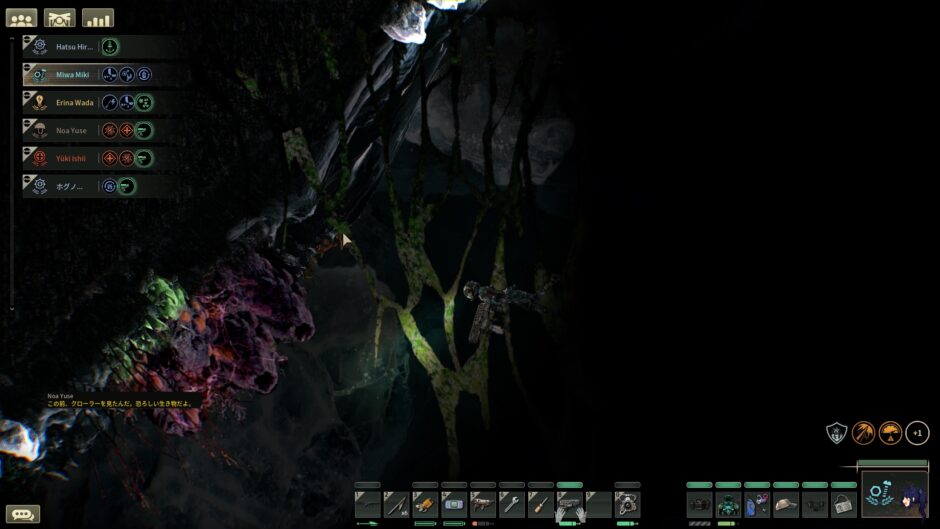Screen dimensions: 940x529
Task: Select crew member Noa Yuse
Action: pos(72,130)
